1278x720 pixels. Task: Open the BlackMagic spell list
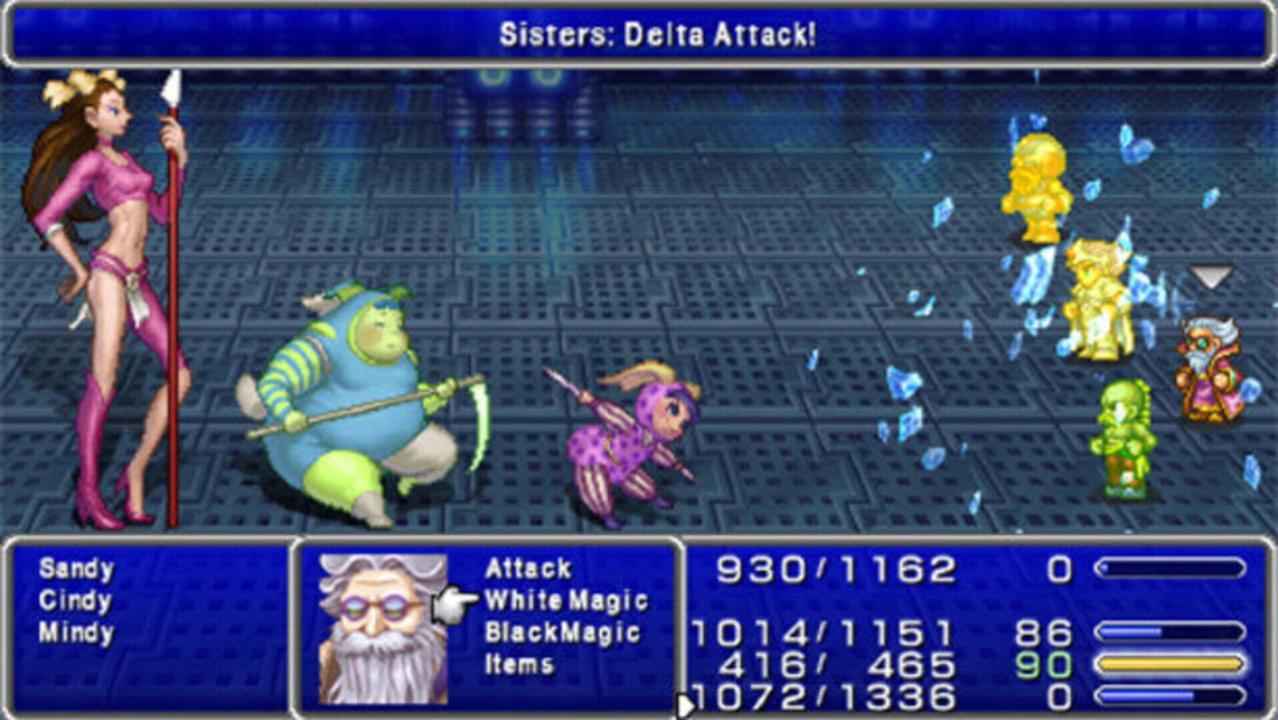(x=561, y=633)
